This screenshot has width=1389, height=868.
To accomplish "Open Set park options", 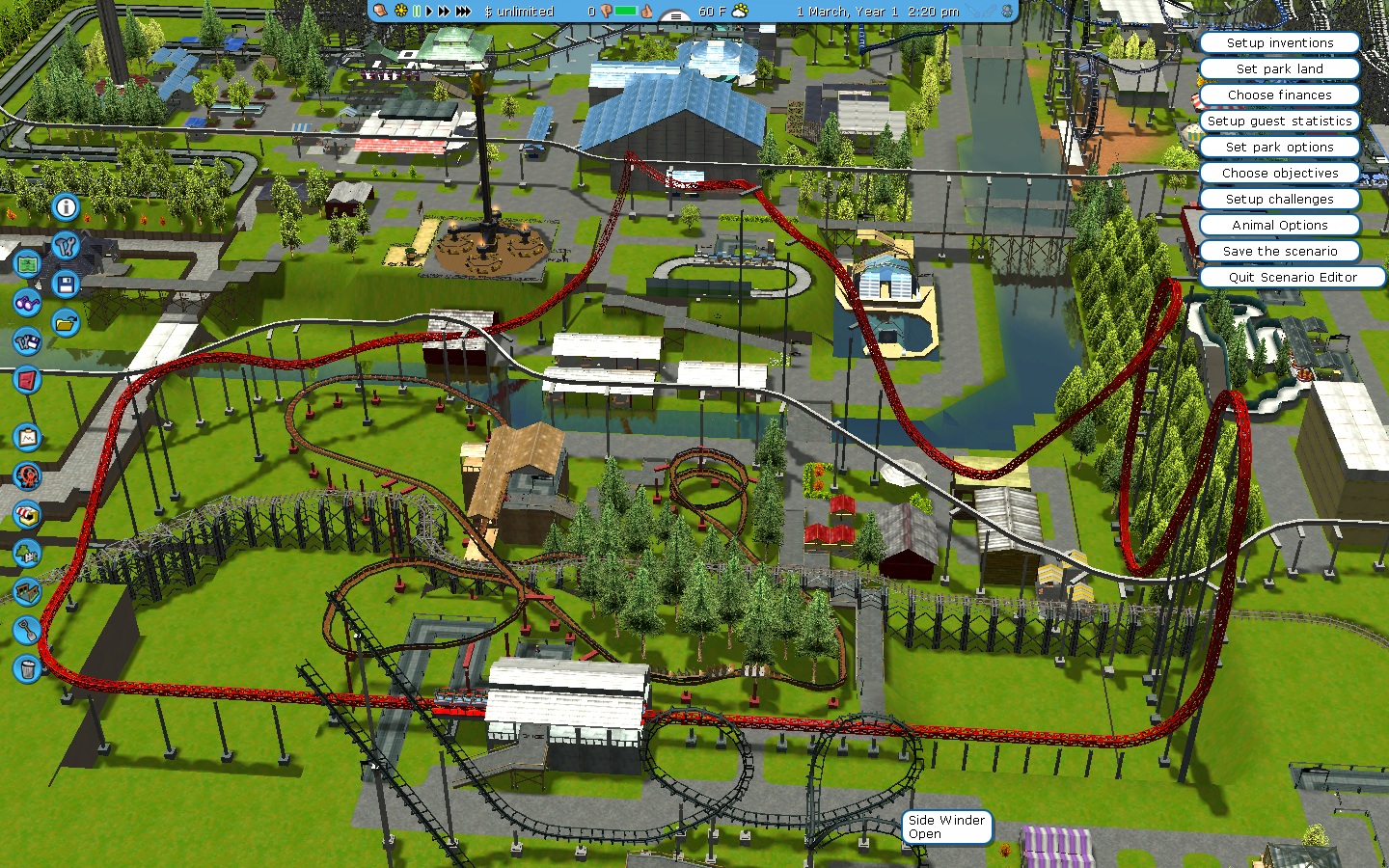I will point(1279,148).
